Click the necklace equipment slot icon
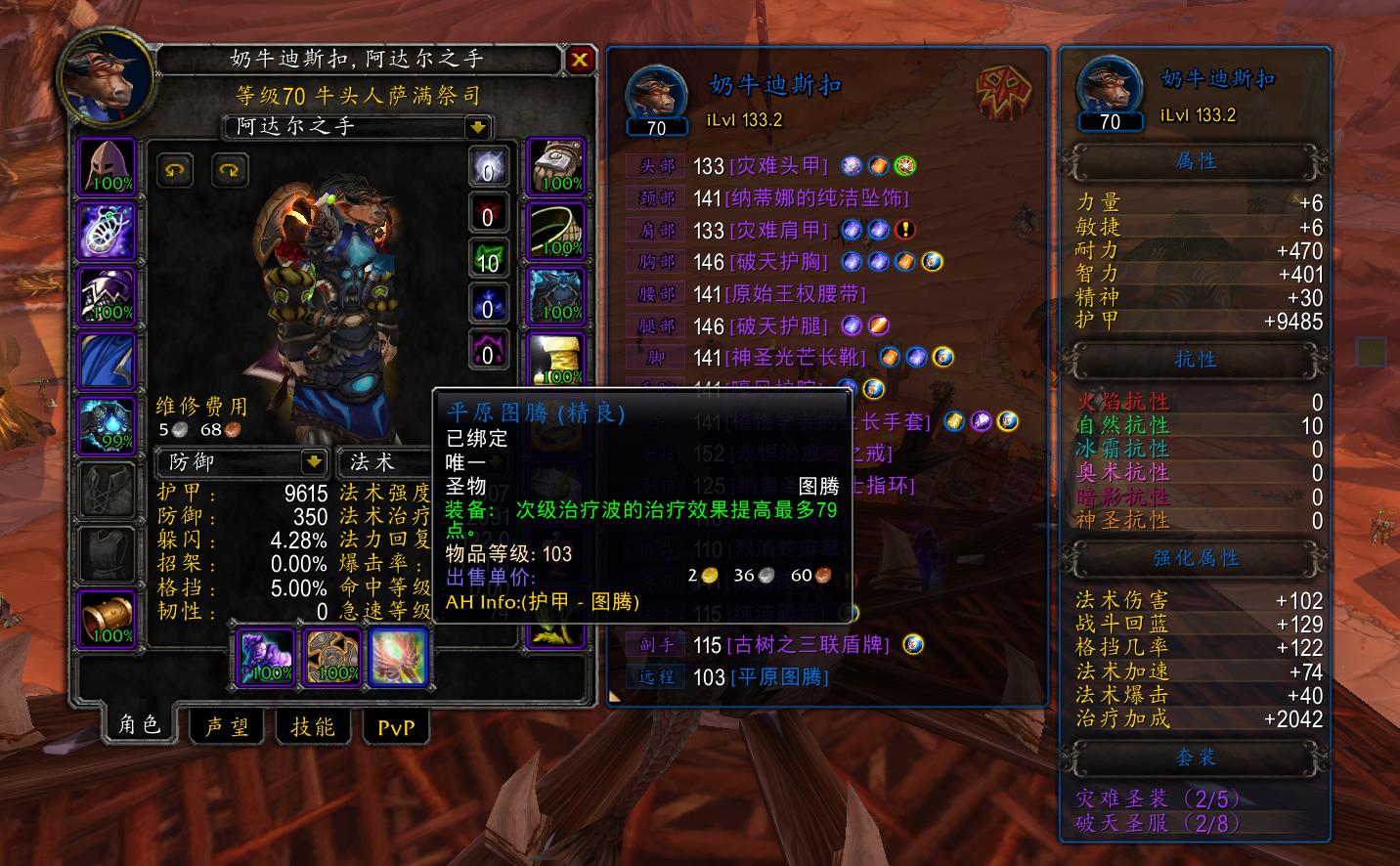 107,232
